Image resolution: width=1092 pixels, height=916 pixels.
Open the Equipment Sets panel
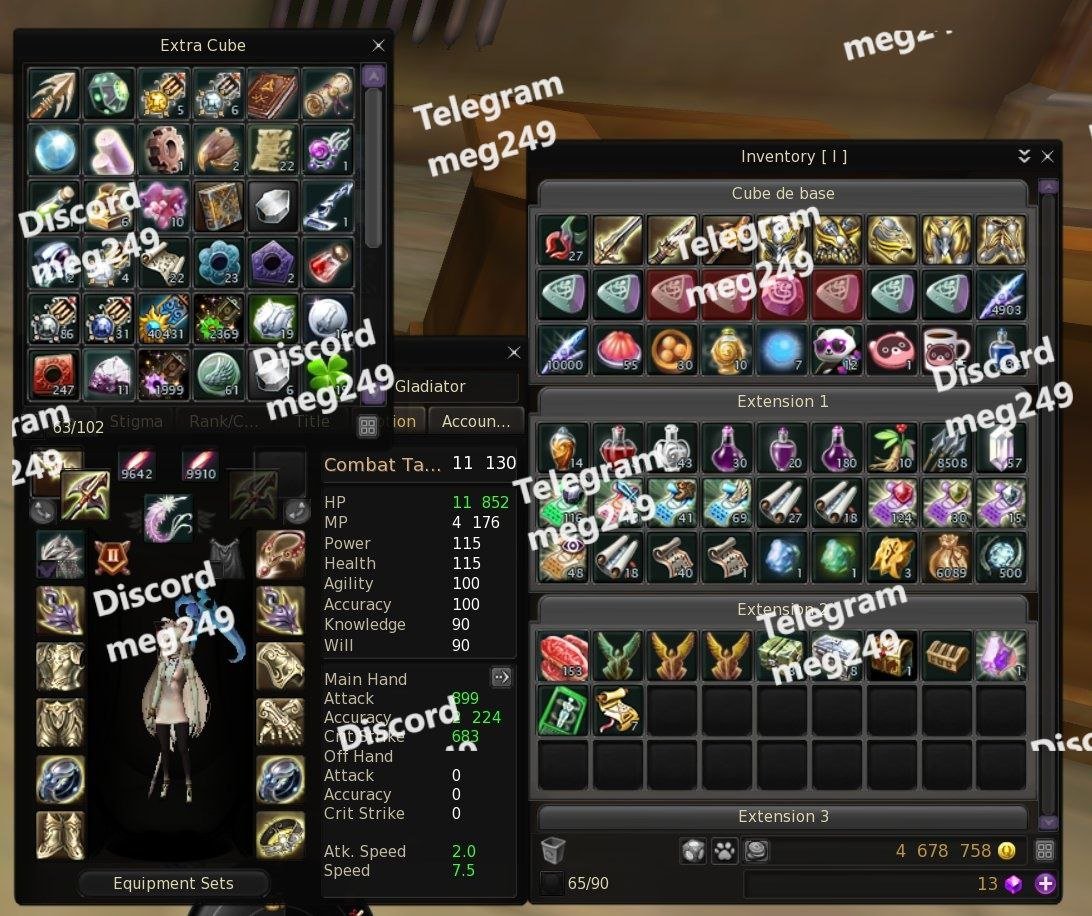click(x=173, y=884)
